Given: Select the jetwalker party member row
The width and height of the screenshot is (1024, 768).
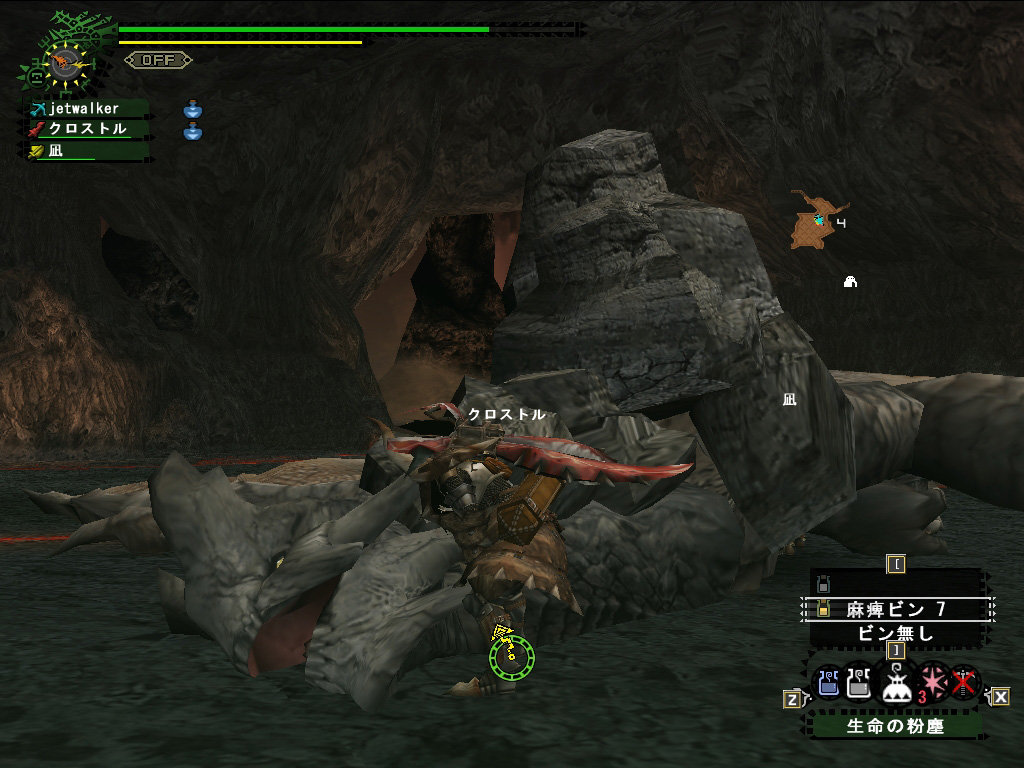Looking at the screenshot, I should (86, 108).
